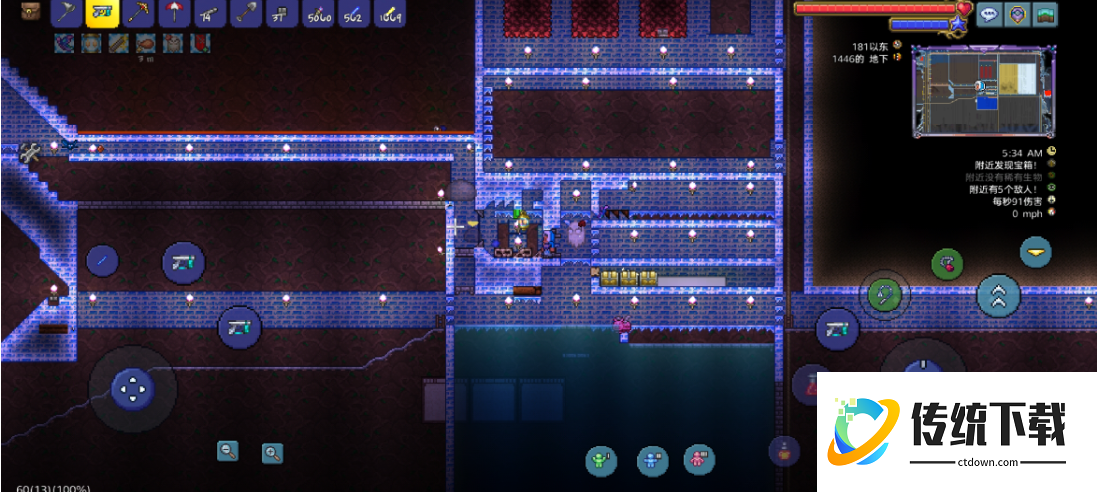Tap the movement joystick
Viewport: 1097px width, 492px height.
pos(132,388)
